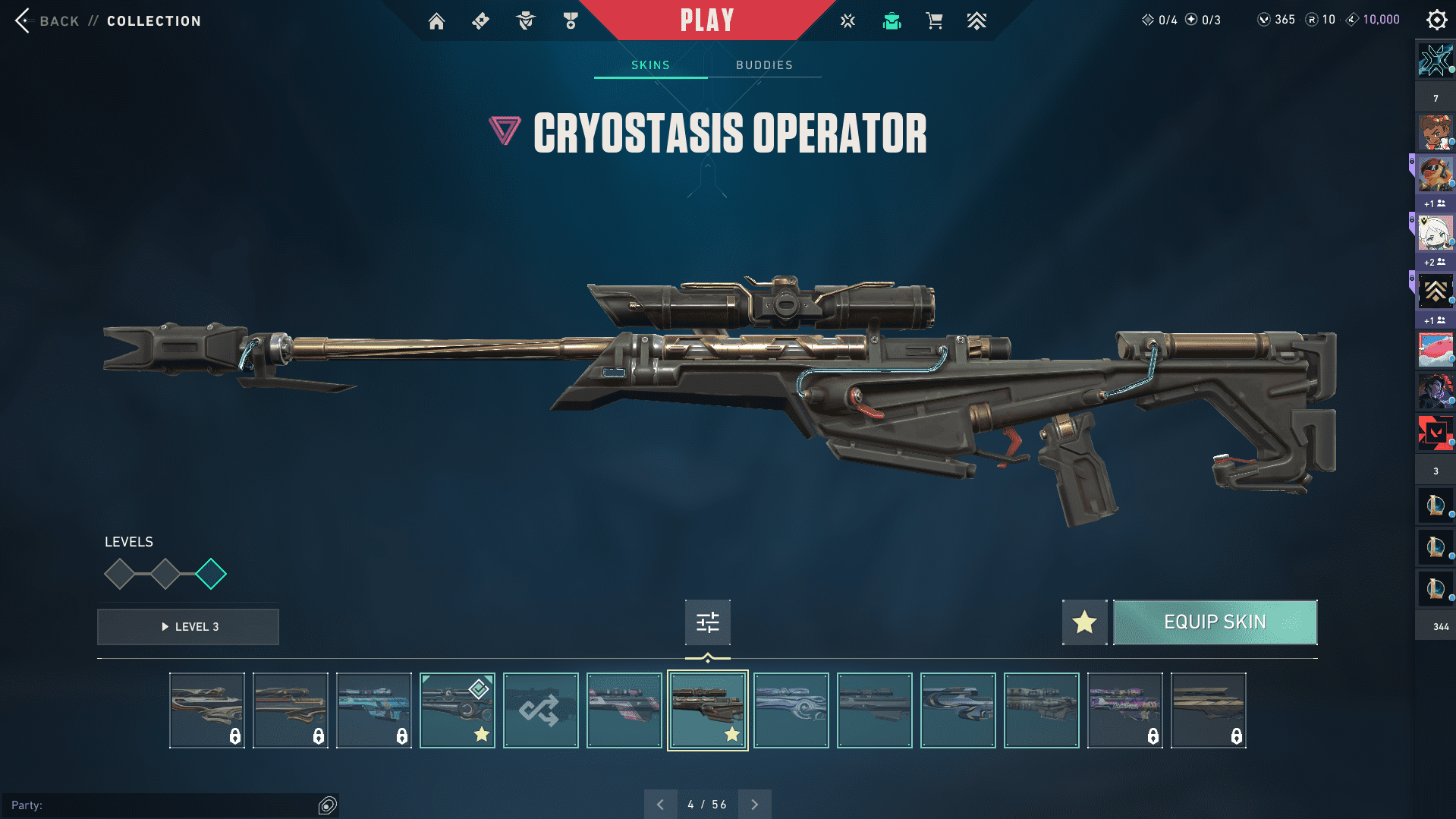Select the third level diamond
This screenshot has height=819, width=1456.
211,574
